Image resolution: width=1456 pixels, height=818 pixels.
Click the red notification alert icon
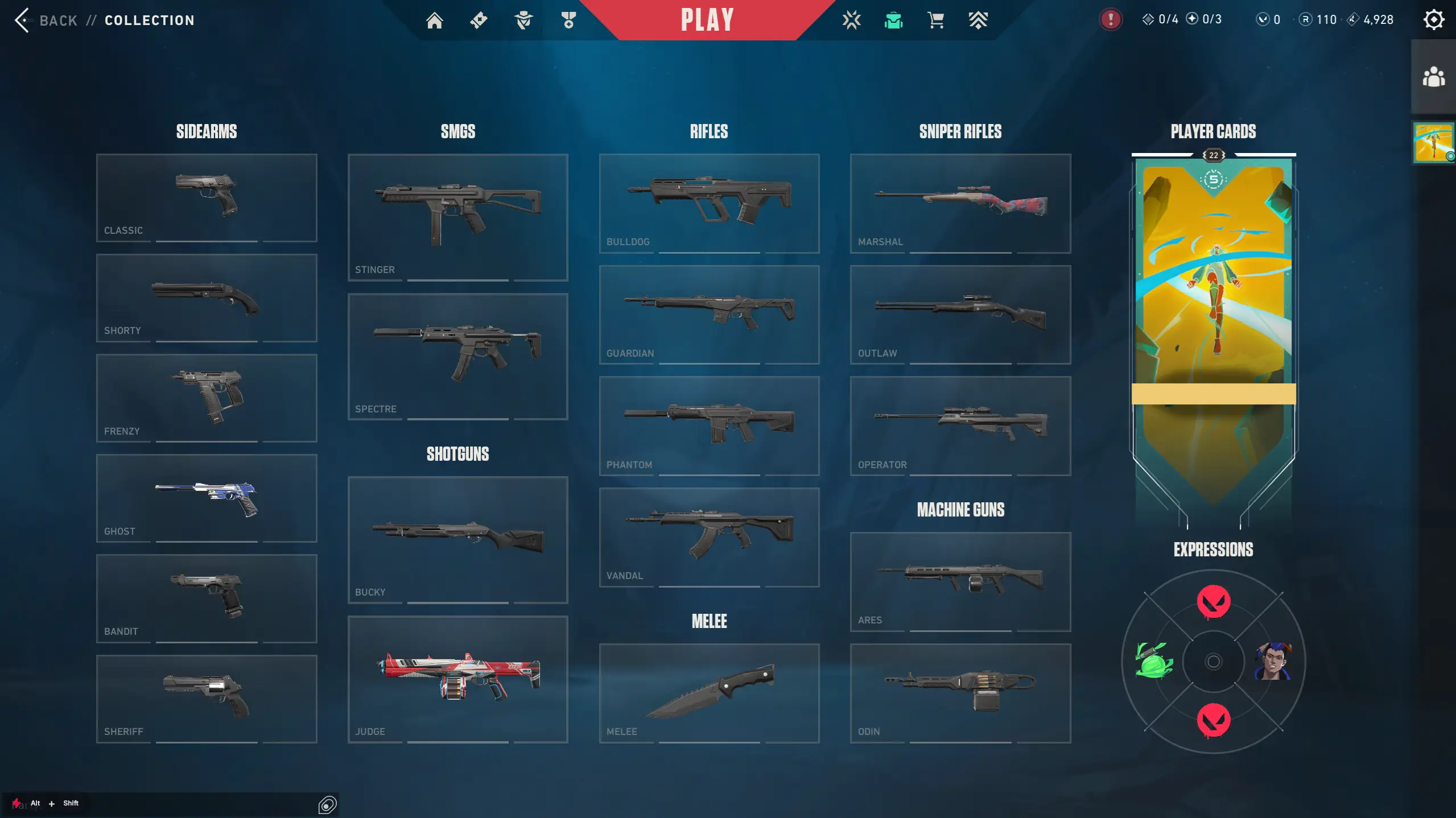pyautogui.click(x=1109, y=19)
